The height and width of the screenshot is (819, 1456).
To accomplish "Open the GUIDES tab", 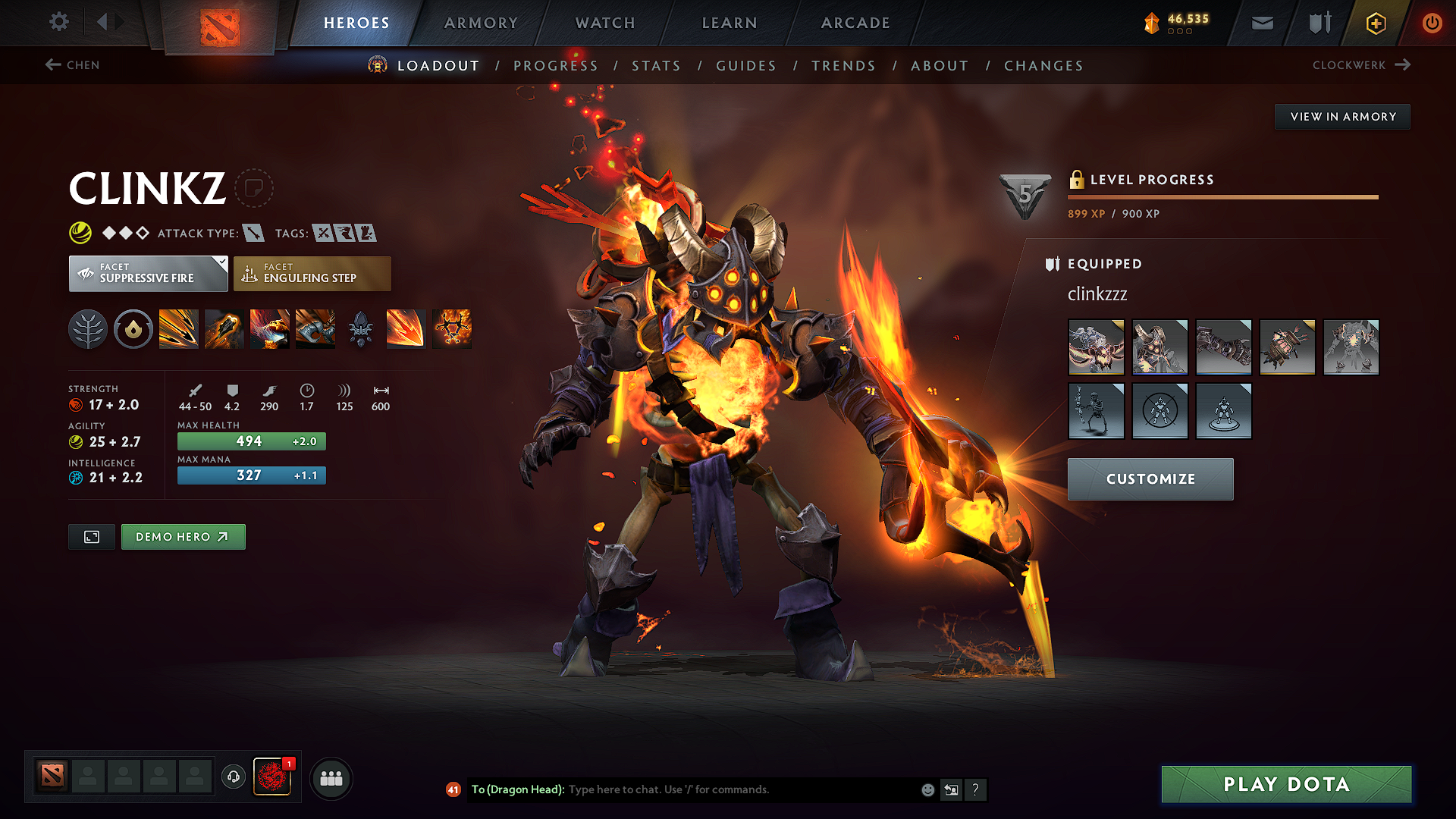I will click(745, 66).
